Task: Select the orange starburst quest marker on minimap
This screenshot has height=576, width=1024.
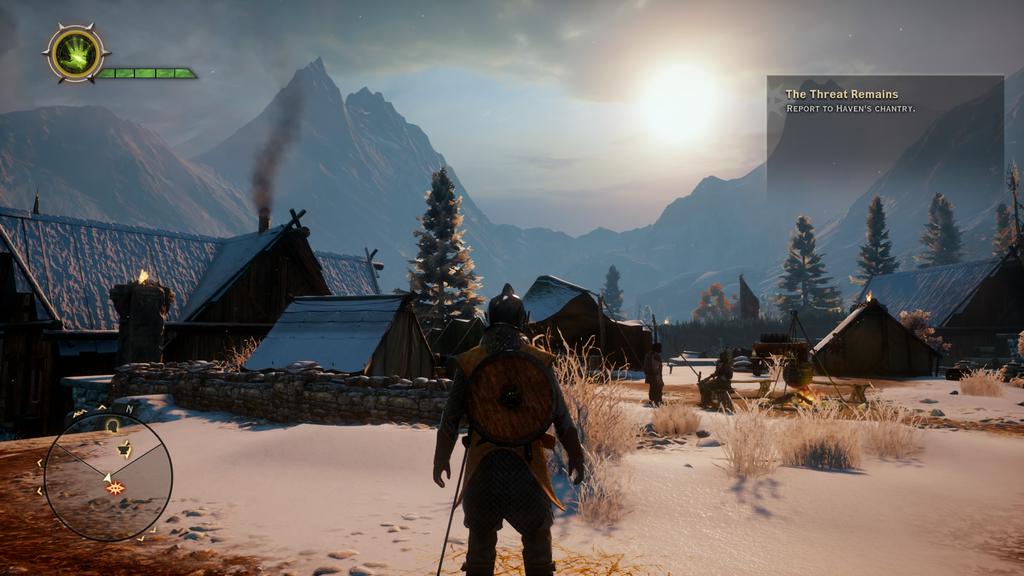Action: pos(115,488)
